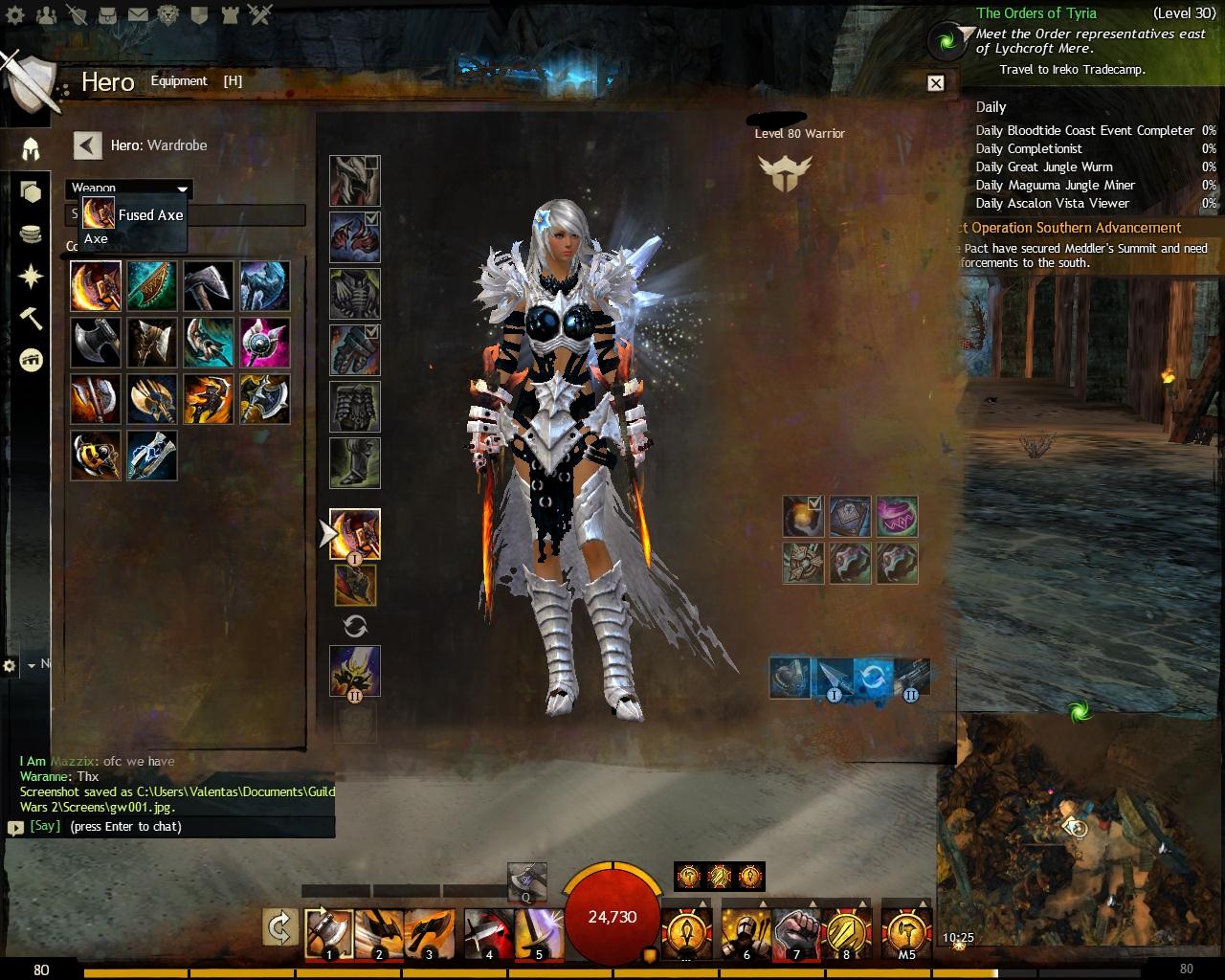Viewport: 1225px width, 980px height.
Task: Close the Hero panel
Action: point(936,83)
